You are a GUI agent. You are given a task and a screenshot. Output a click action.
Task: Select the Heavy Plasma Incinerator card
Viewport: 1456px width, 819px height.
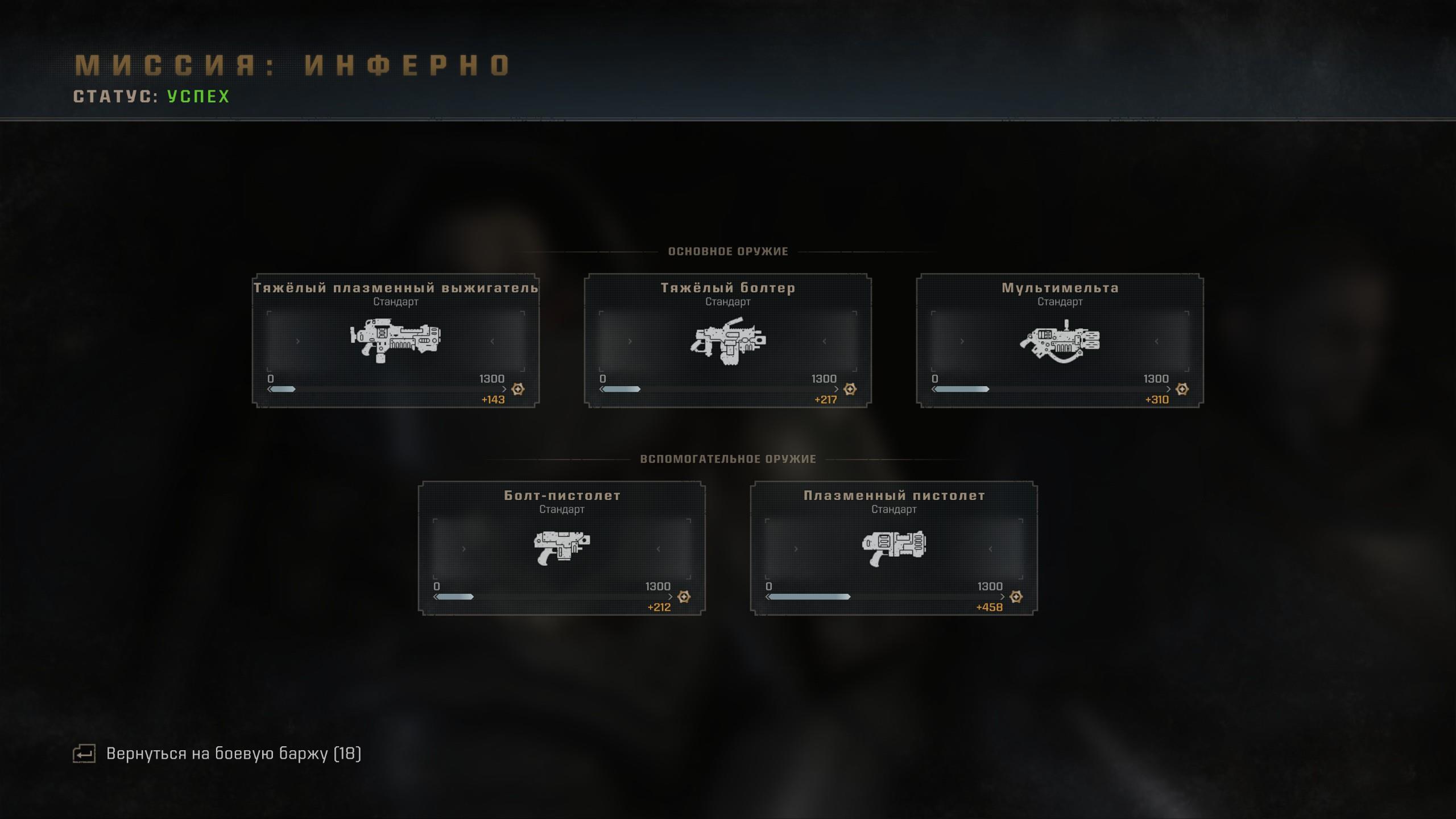(396, 341)
